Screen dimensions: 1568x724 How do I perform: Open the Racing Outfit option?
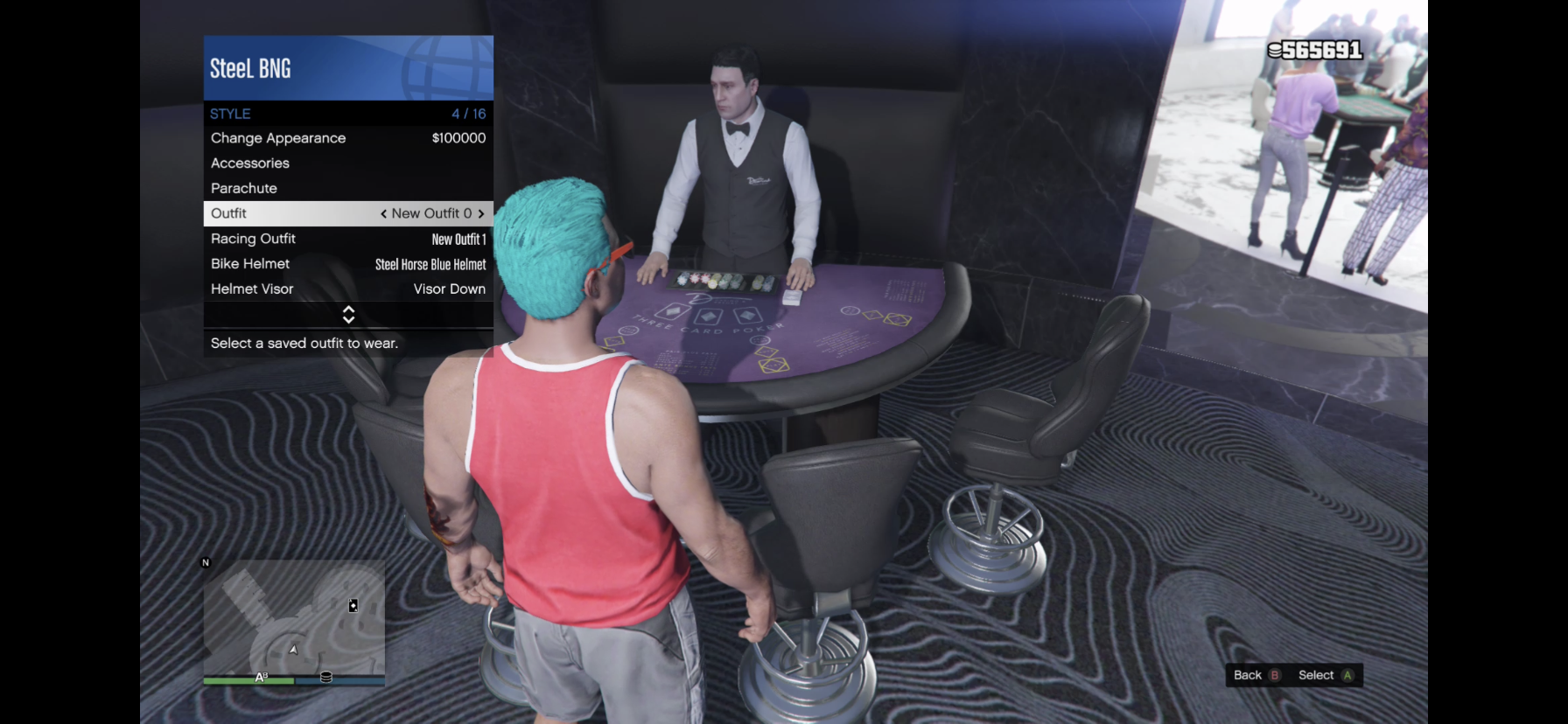click(x=347, y=239)
